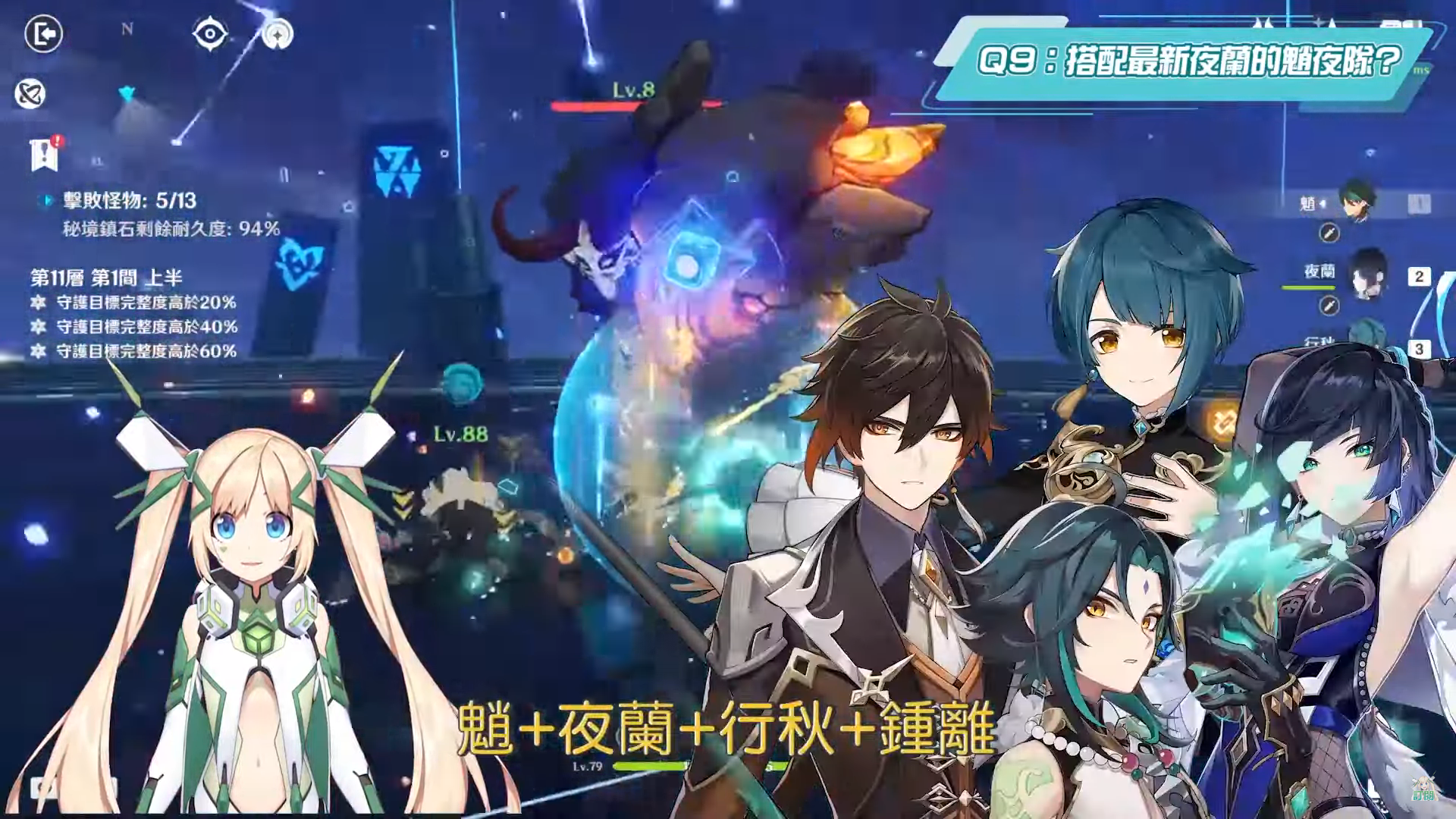Open the Adventurer Handbook icon with red alert badge
This screenshot has height=819, width=1456.
click(44, 152)
